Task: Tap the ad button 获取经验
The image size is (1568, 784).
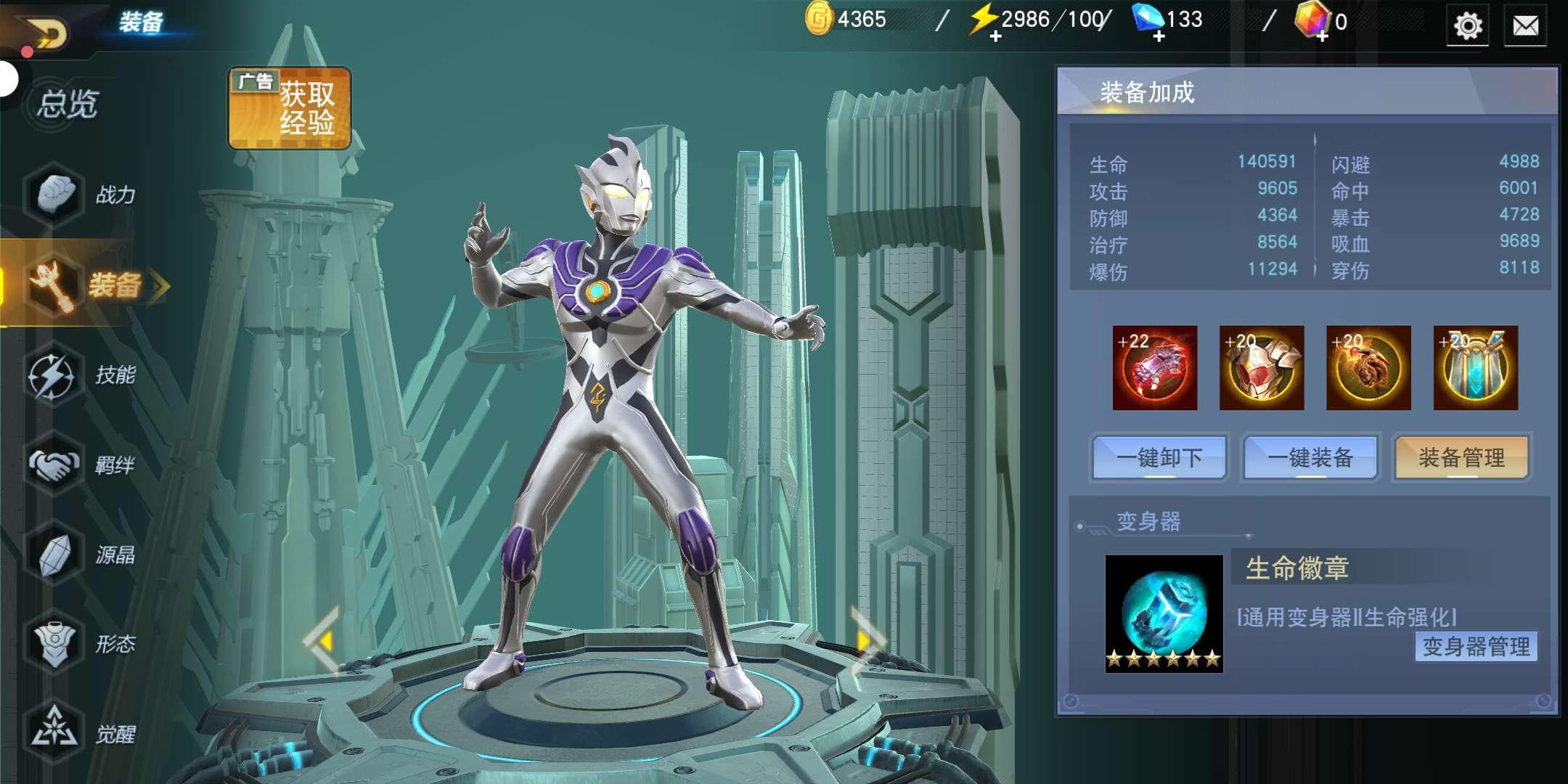Action: coord(290,109)
